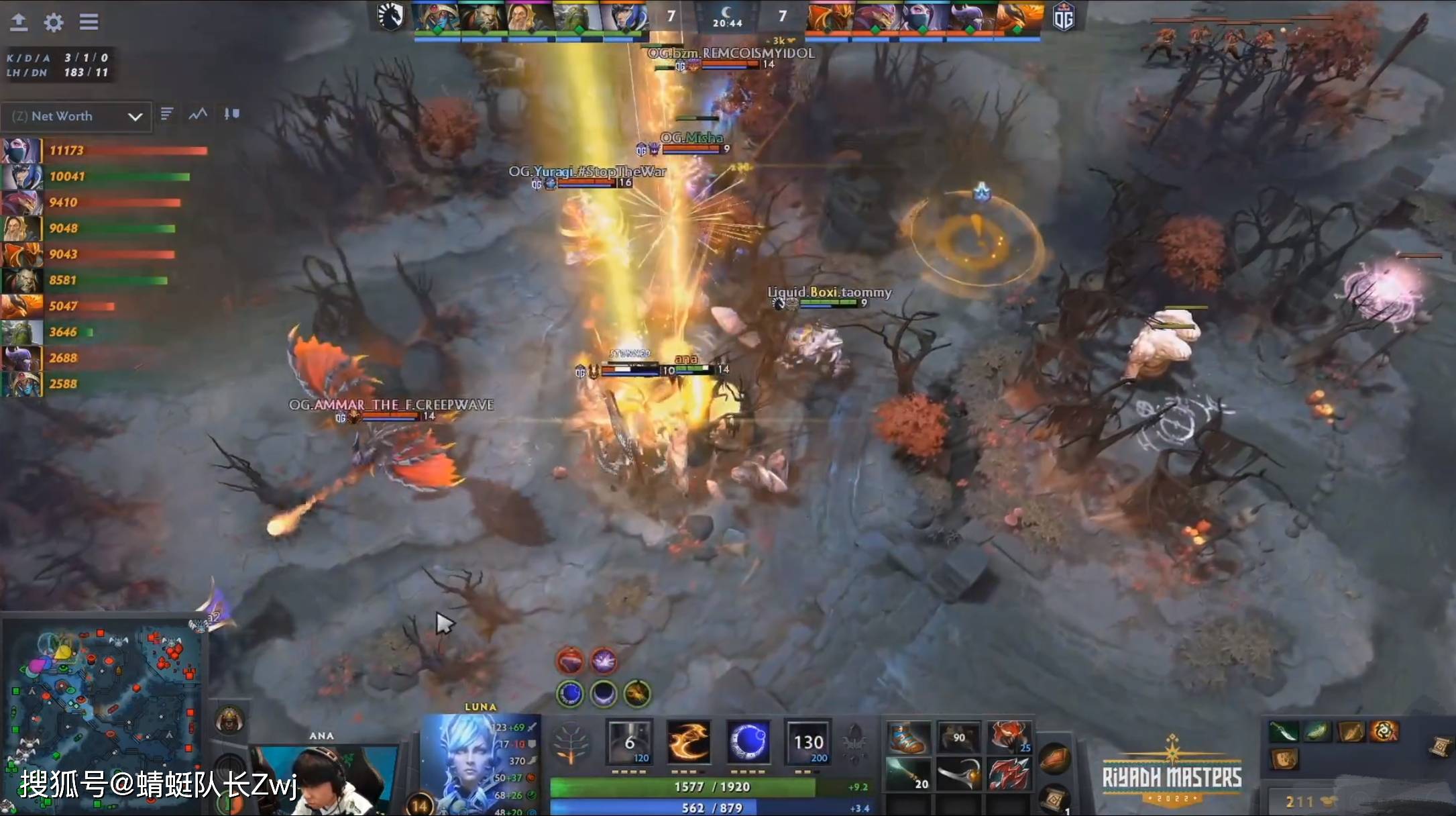Open the hamburger menu
This screenshot has width=1456, height=816.
point(89,22)
